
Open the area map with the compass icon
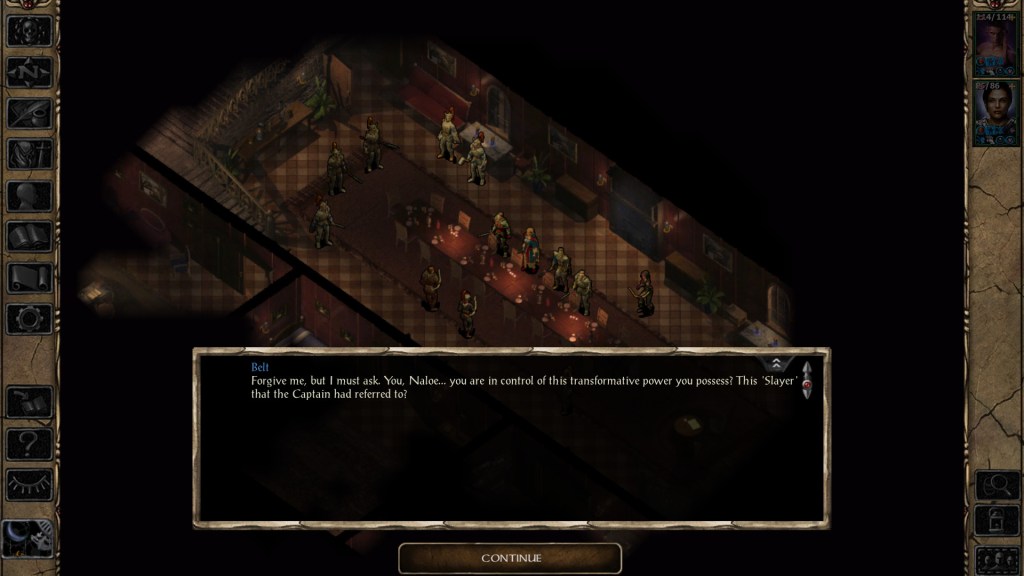pyautogui.click(x=29, y=71)
